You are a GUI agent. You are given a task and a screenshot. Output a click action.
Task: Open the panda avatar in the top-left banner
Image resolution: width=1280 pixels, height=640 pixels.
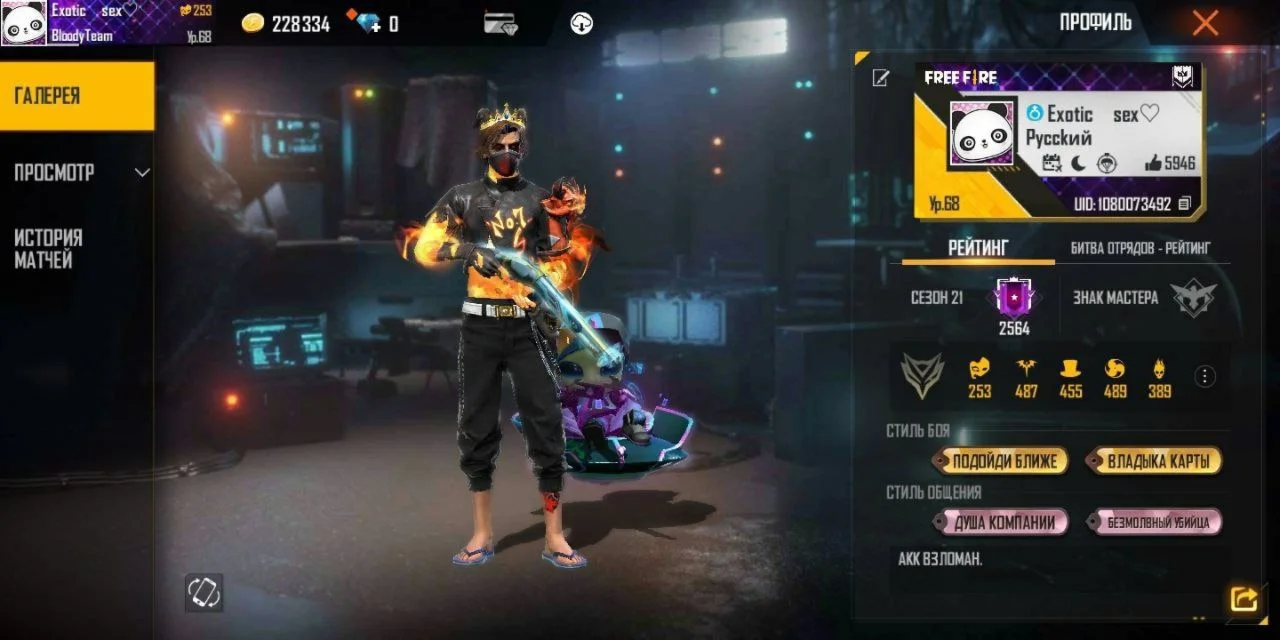pos(24,22)
